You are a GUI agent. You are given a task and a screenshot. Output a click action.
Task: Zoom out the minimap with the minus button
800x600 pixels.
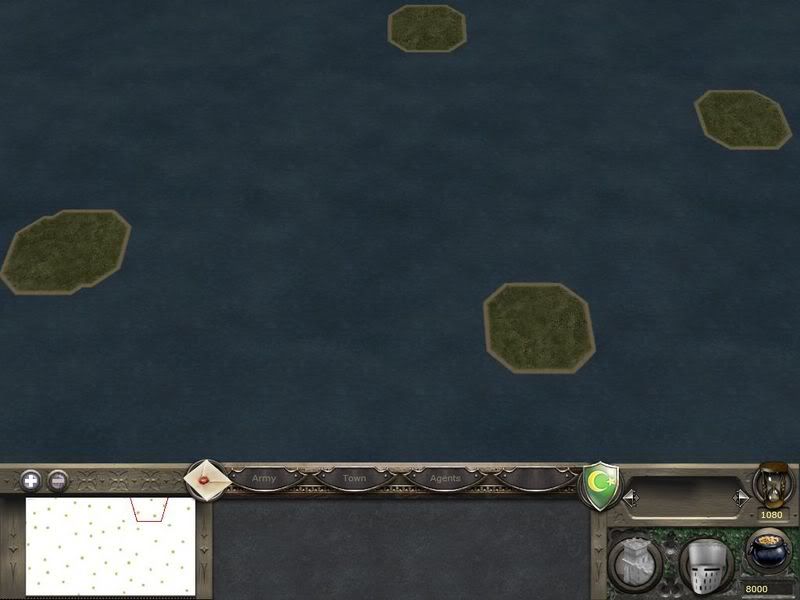pyautogui.click(x=58, y=480)
